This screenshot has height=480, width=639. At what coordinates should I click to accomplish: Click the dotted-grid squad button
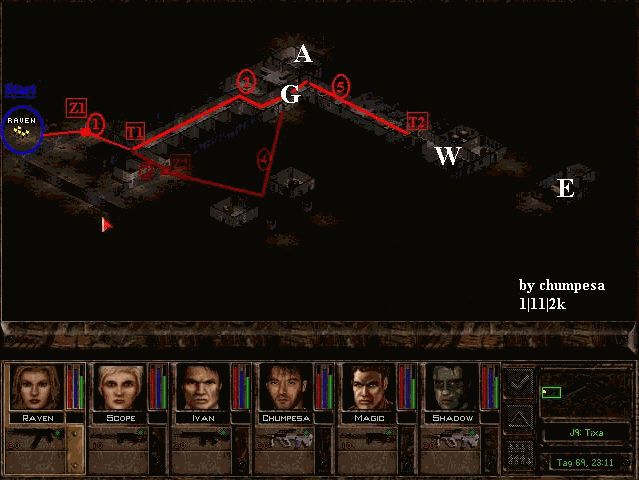[x=519, y=451]
